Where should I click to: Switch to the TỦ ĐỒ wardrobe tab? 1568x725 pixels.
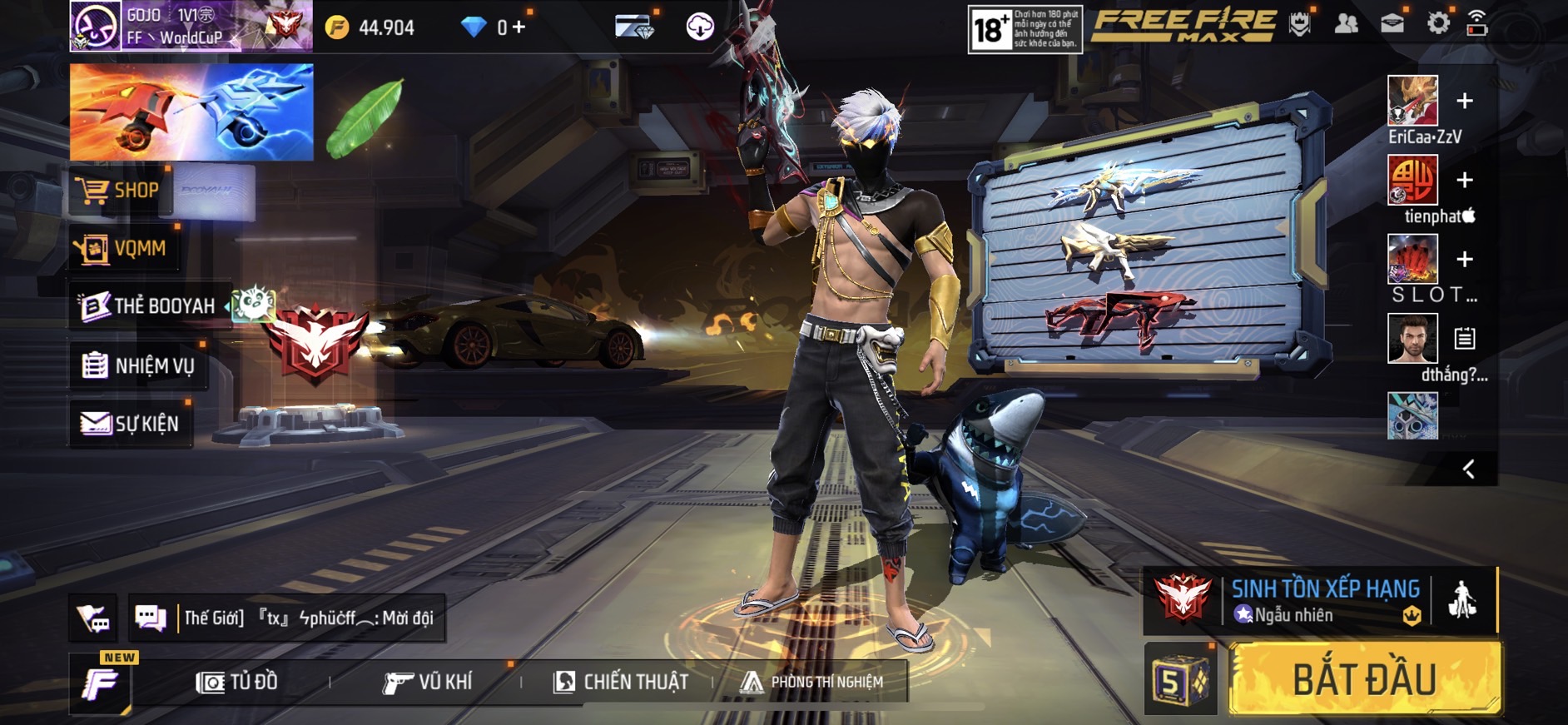click(237, 683)
